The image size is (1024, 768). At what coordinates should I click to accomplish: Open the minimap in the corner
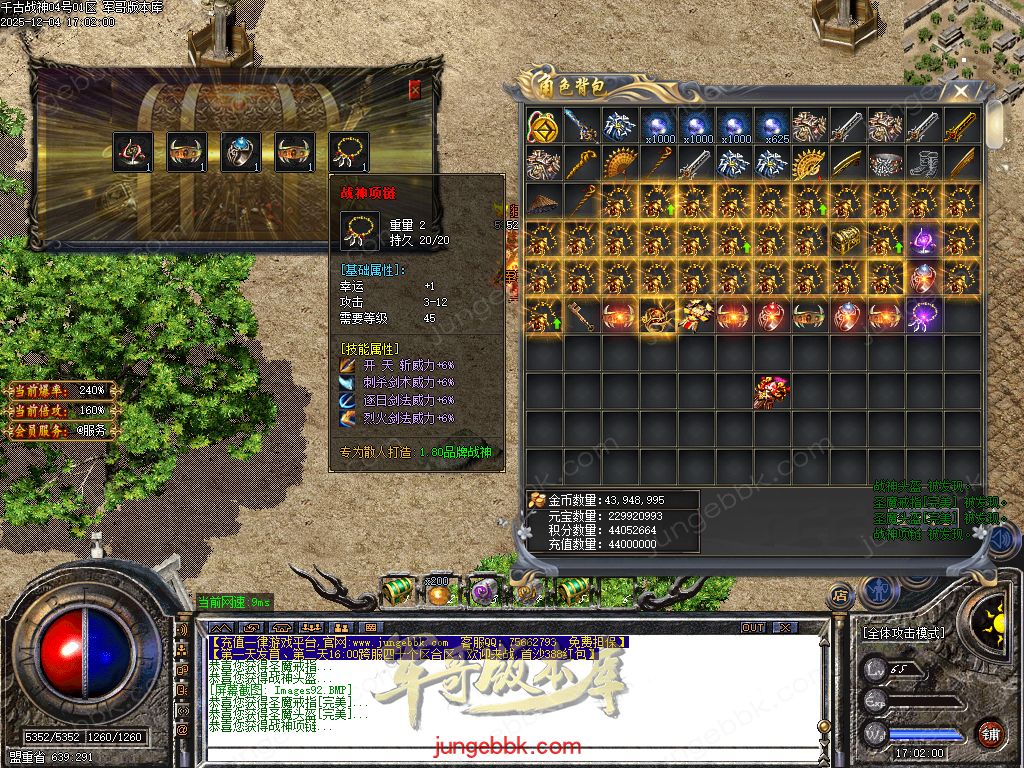962,40
